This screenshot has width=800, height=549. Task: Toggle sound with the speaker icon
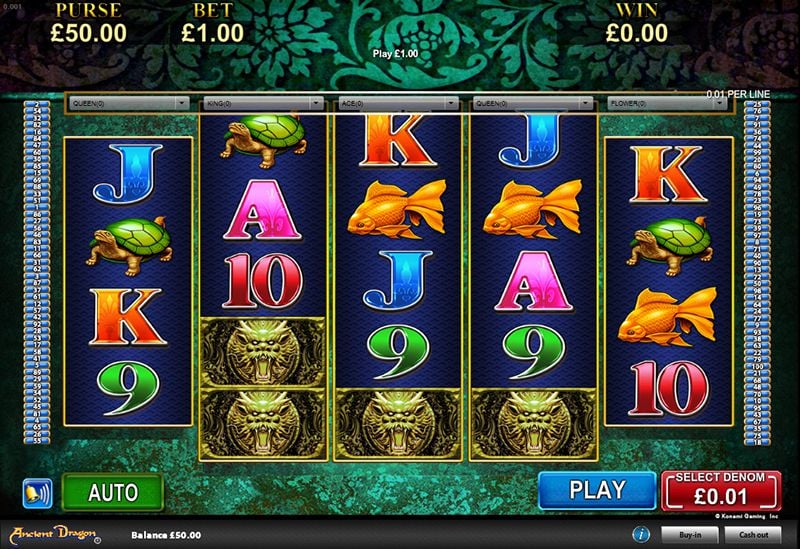37,493
